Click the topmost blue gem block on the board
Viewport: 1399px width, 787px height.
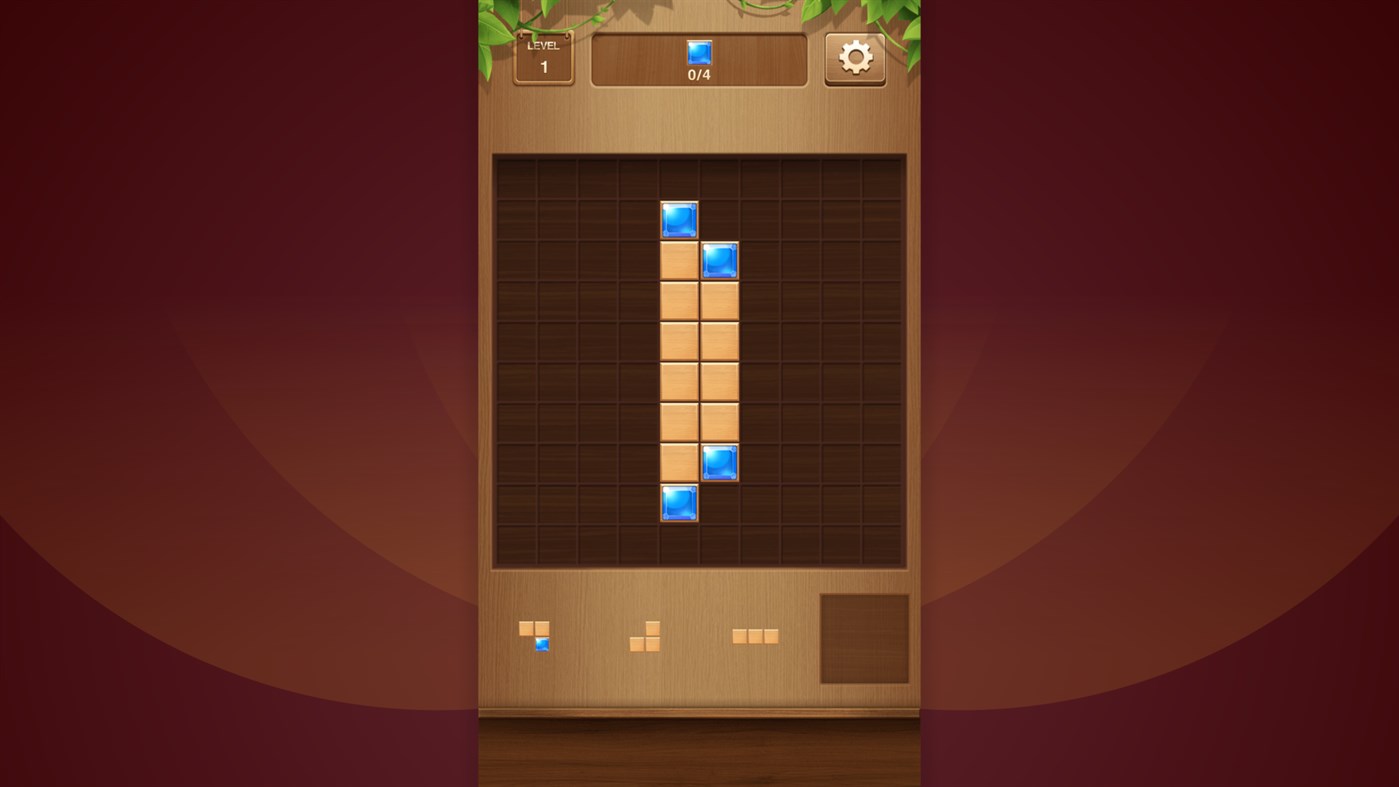678,221
